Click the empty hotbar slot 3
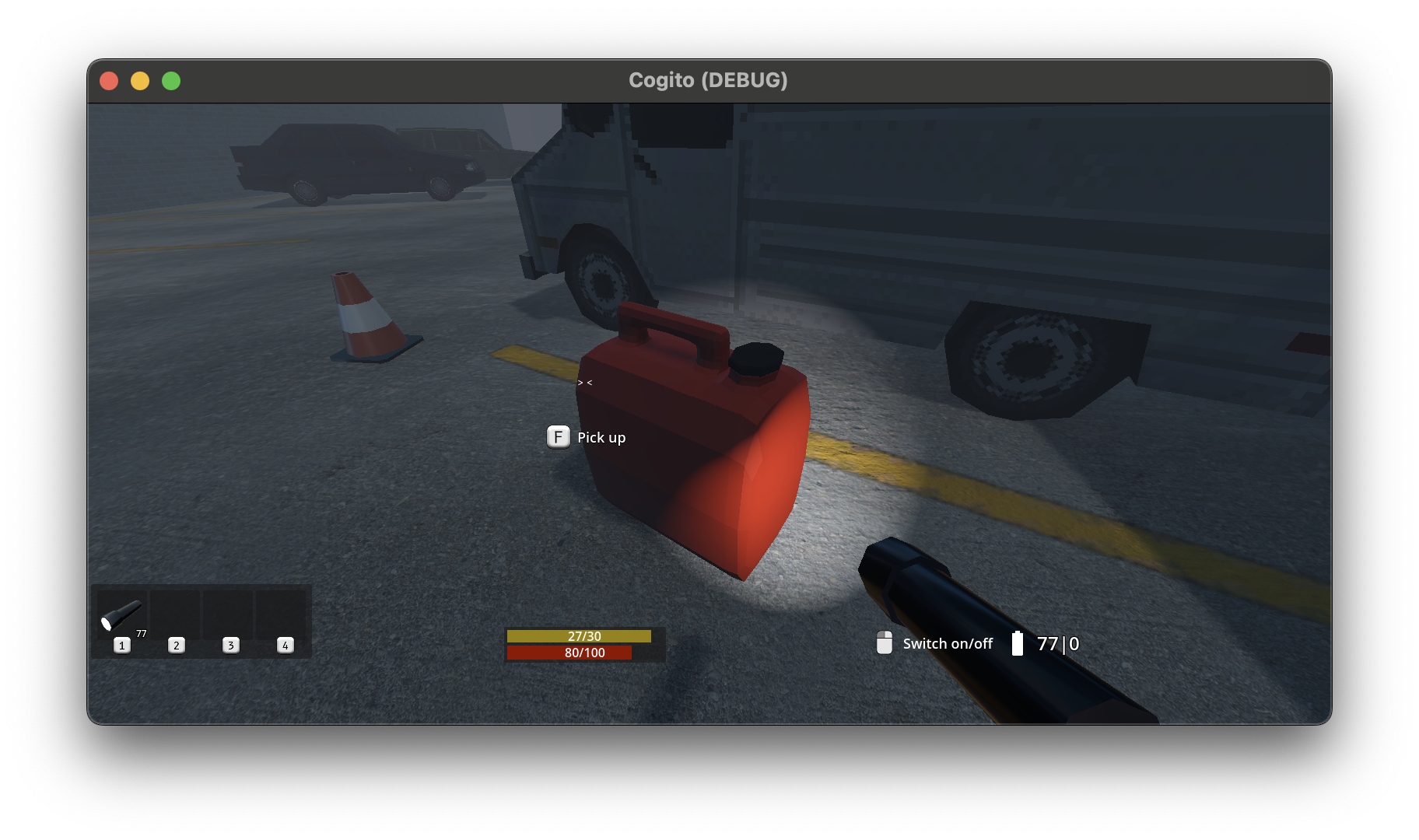Viewport: 1419px width, 840px height. [229, 614]
